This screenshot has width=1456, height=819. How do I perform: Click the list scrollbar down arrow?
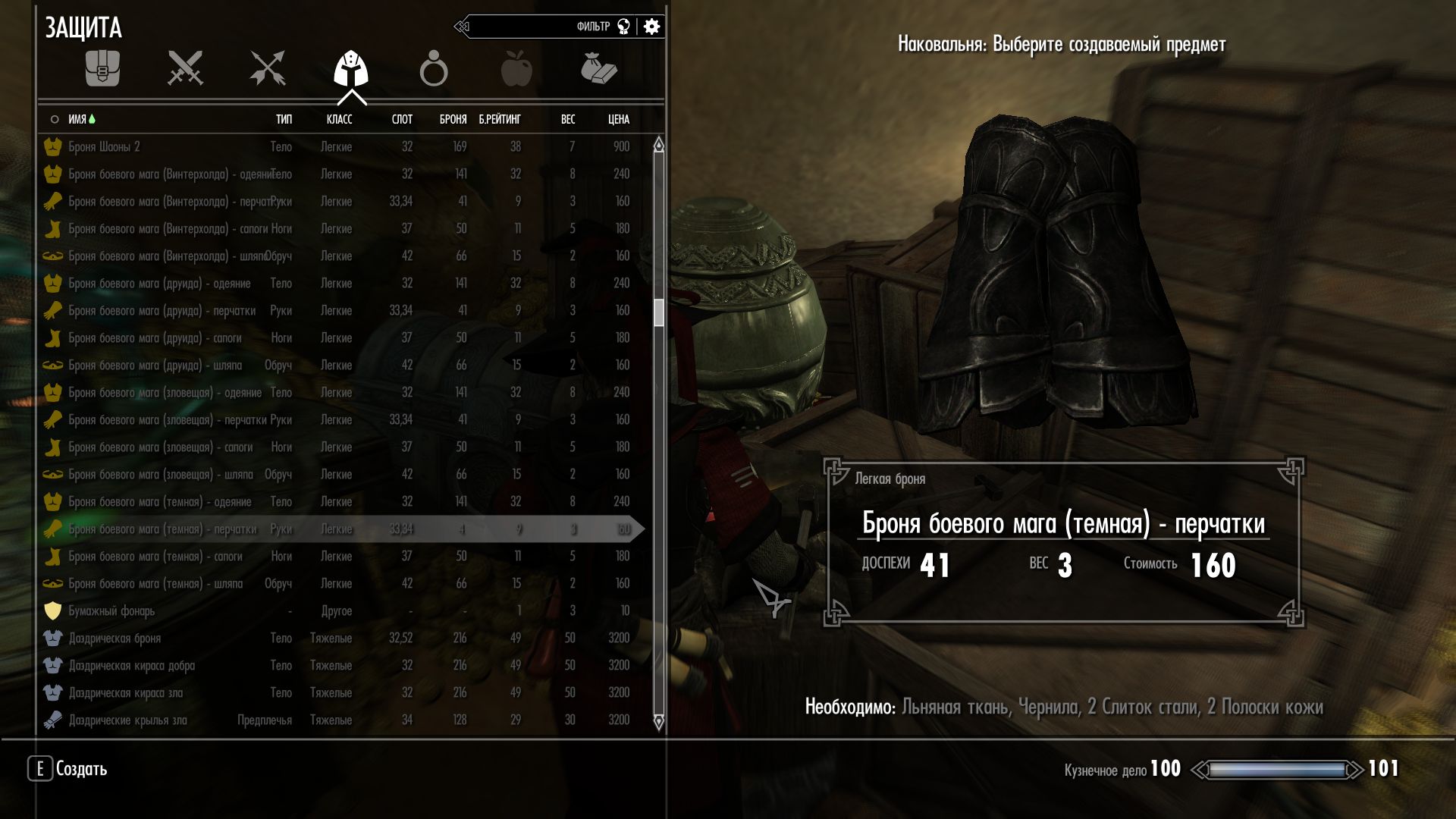658,721
